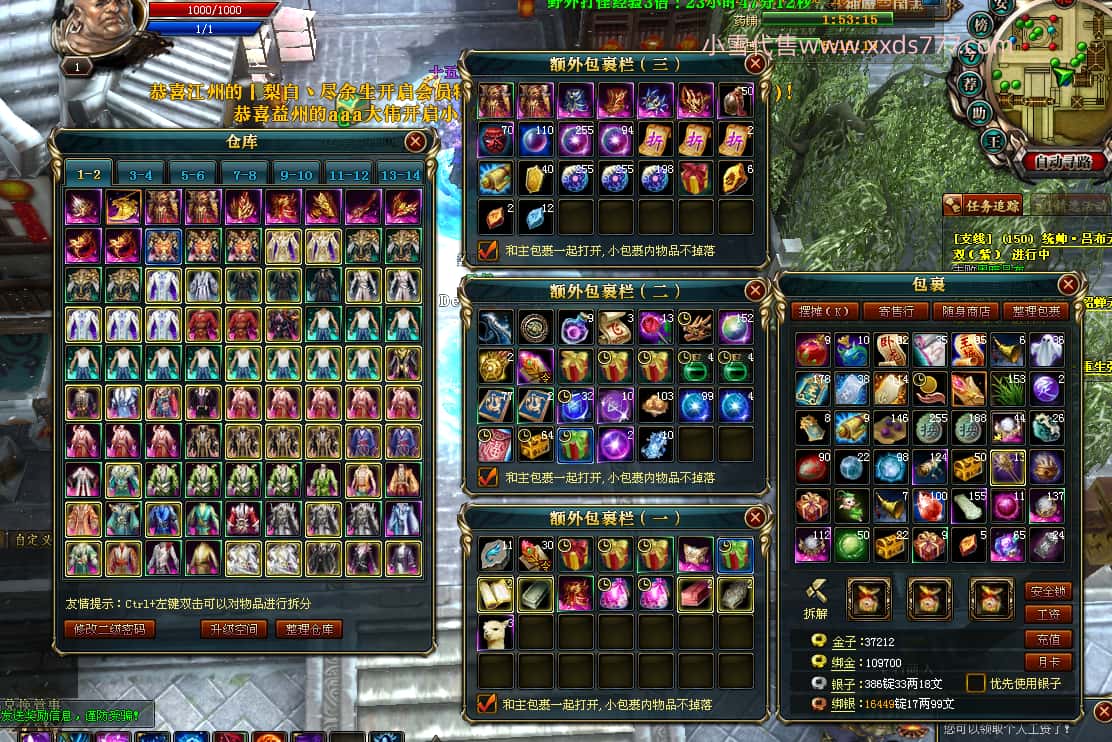Tidy the bag with 整理包裹
The width and height of the screenshot is (1112, 742).
pyautogui.click(x=1035, y=312)
